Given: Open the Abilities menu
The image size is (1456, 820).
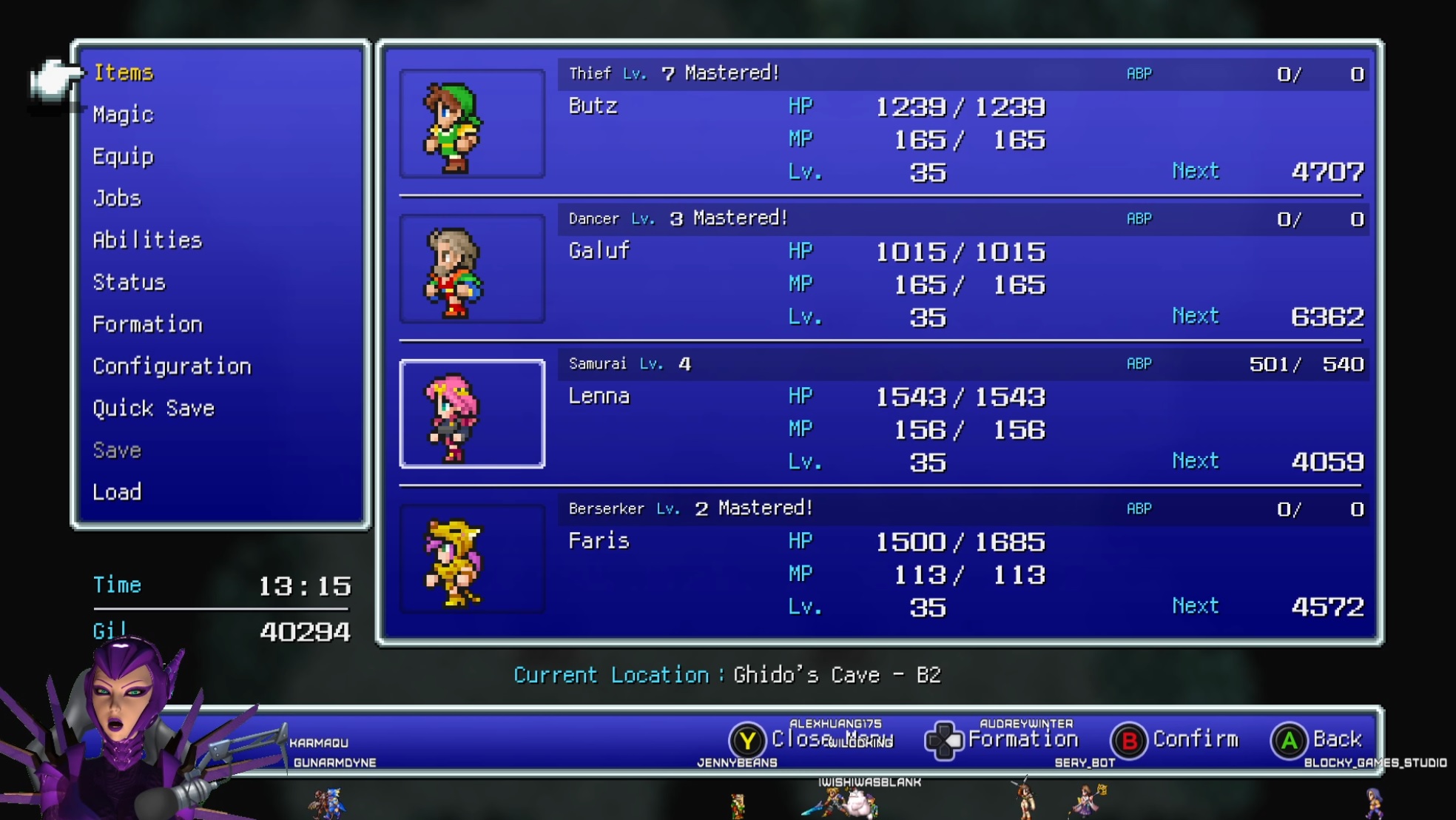Looking at the screenshot, I should [147, 241].
